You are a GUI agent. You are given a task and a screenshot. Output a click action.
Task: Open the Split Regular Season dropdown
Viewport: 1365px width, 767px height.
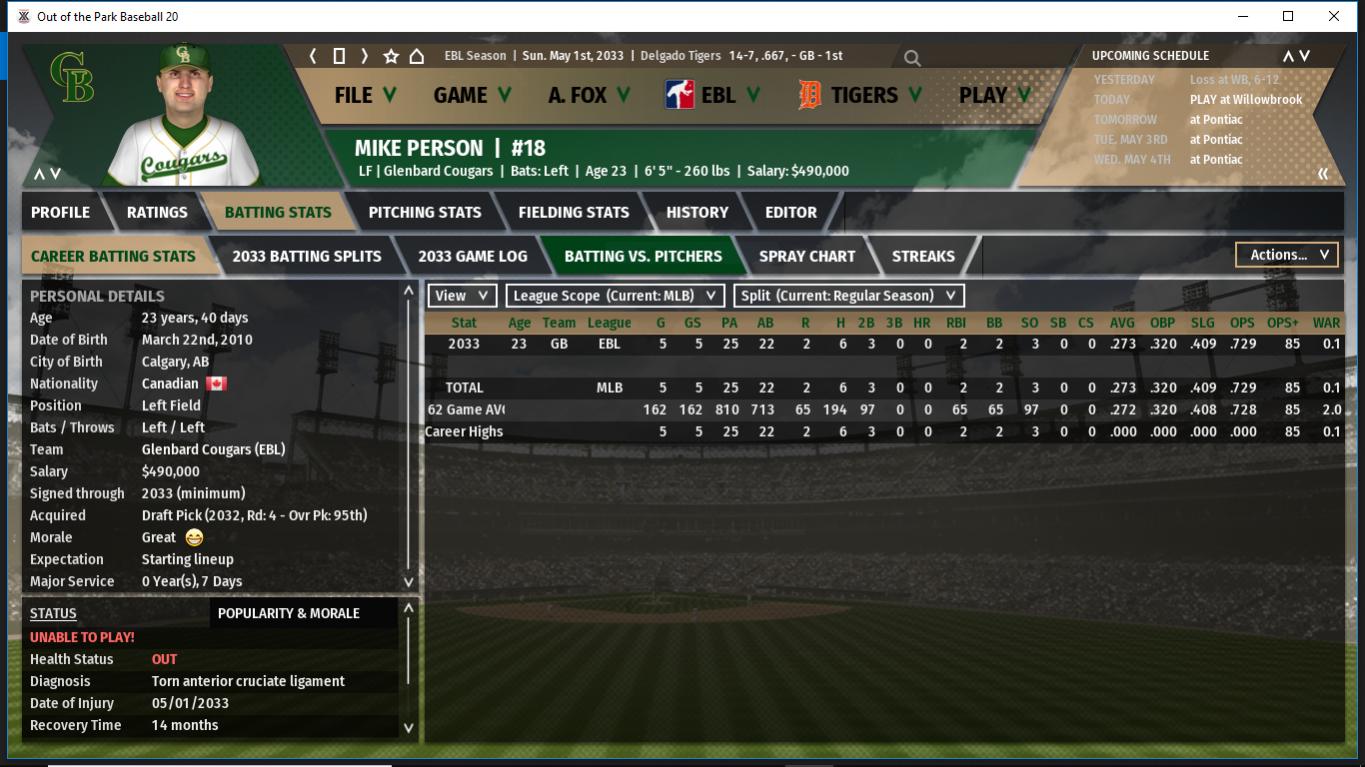(x=849, y=296)
